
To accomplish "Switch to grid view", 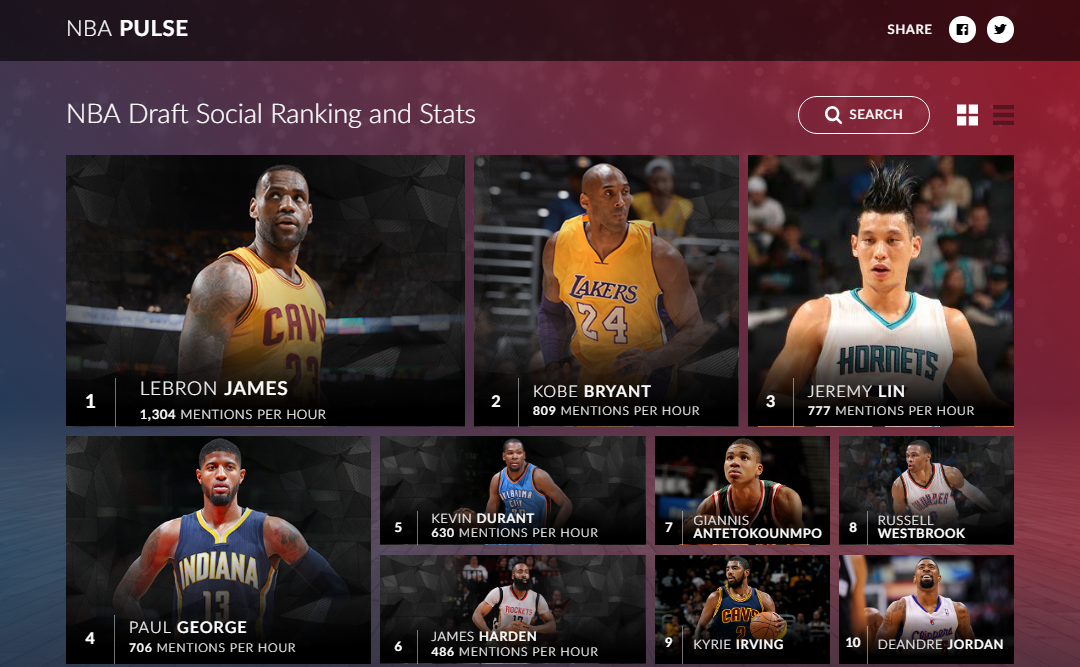I will click(x=967, y=115).
